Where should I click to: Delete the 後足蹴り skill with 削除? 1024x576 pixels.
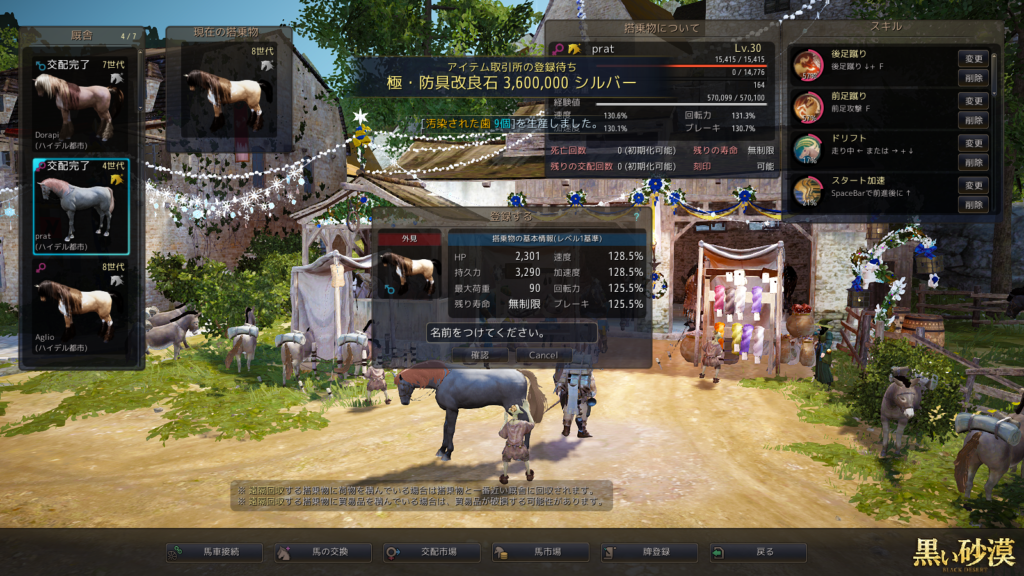tap(973, 77)
